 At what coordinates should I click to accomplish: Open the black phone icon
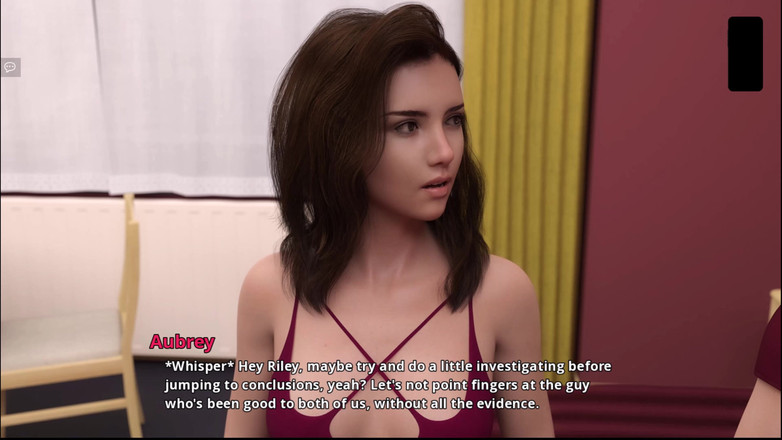pos(745,54)
